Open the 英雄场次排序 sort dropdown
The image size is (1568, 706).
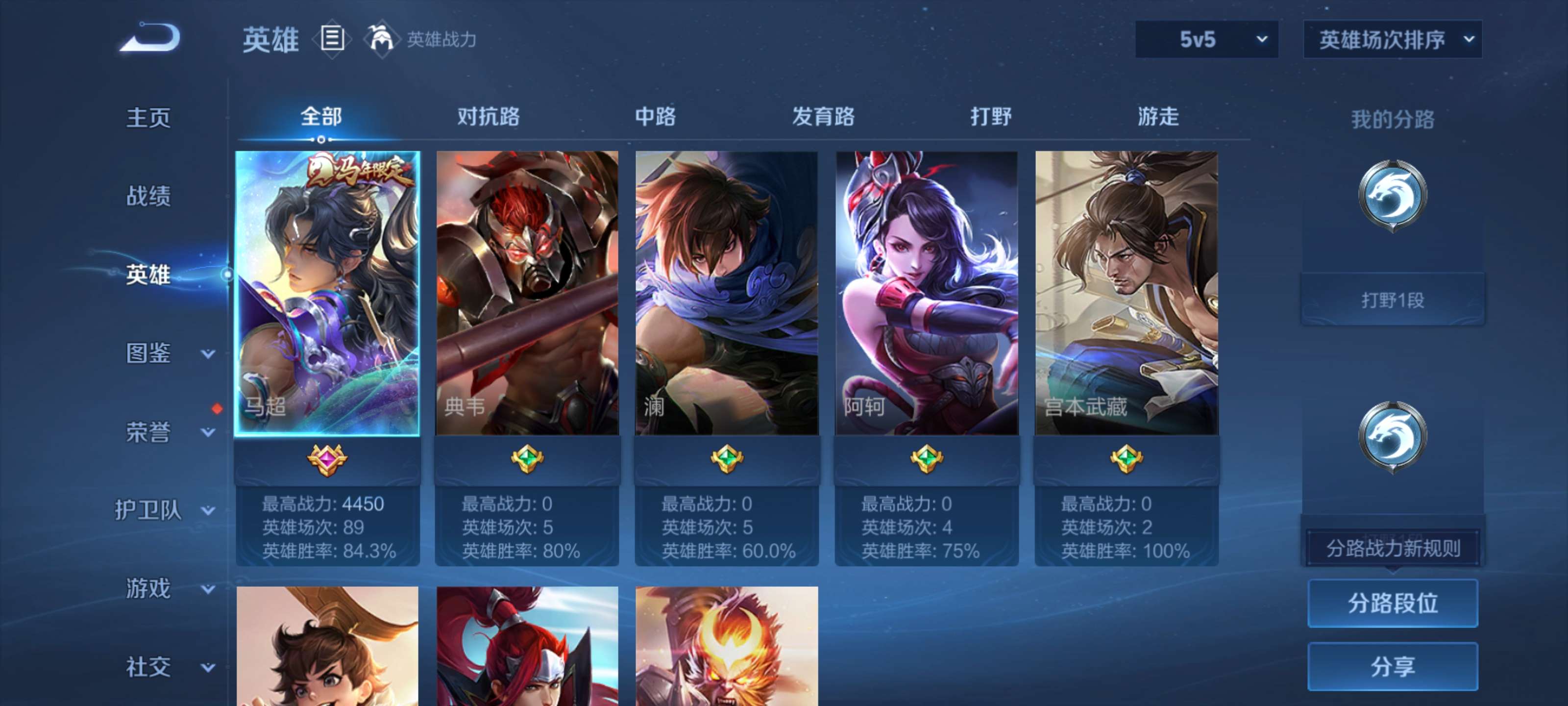point(1392,39)
